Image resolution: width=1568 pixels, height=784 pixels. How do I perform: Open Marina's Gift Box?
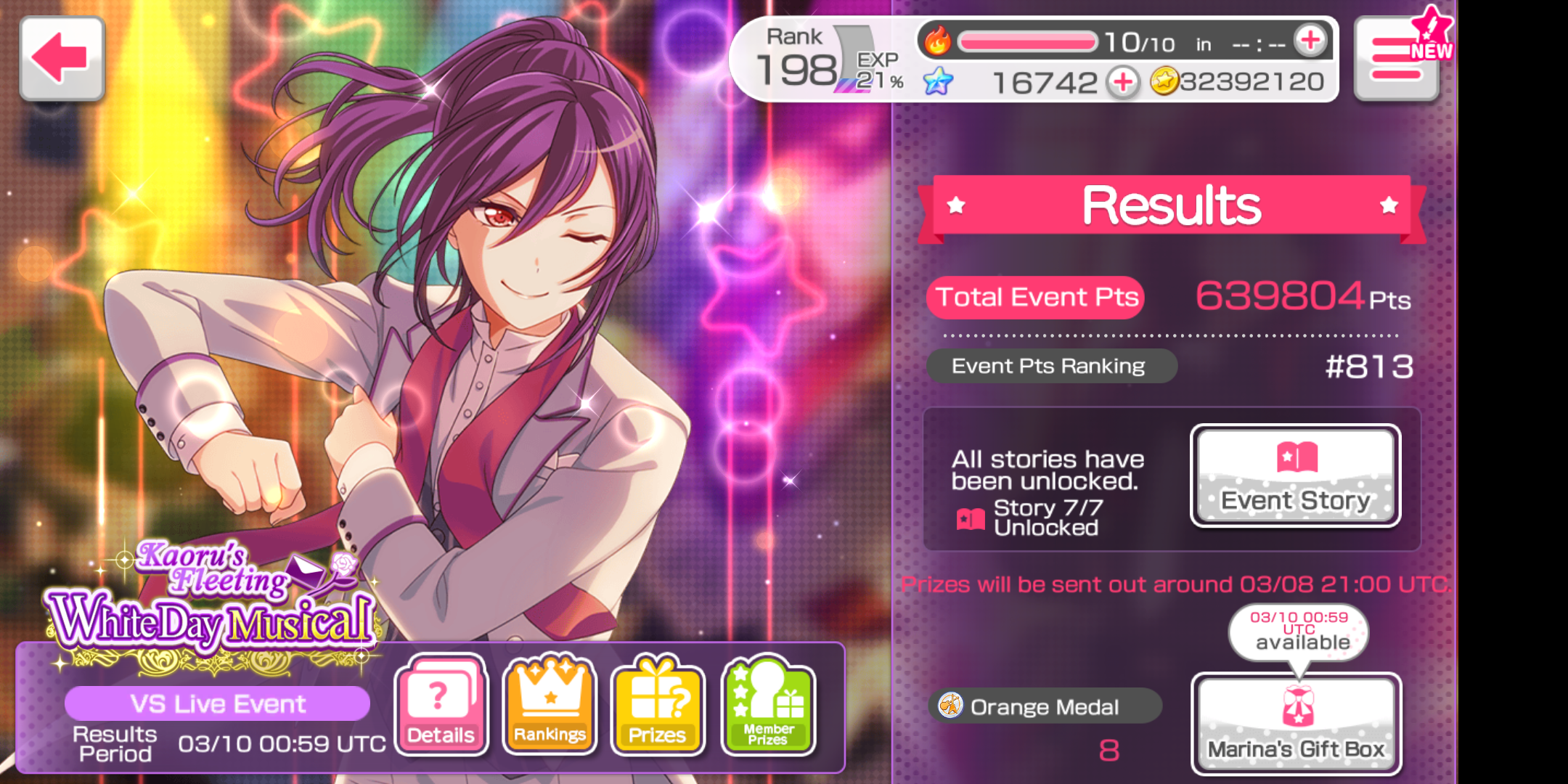click(1296, 723)
